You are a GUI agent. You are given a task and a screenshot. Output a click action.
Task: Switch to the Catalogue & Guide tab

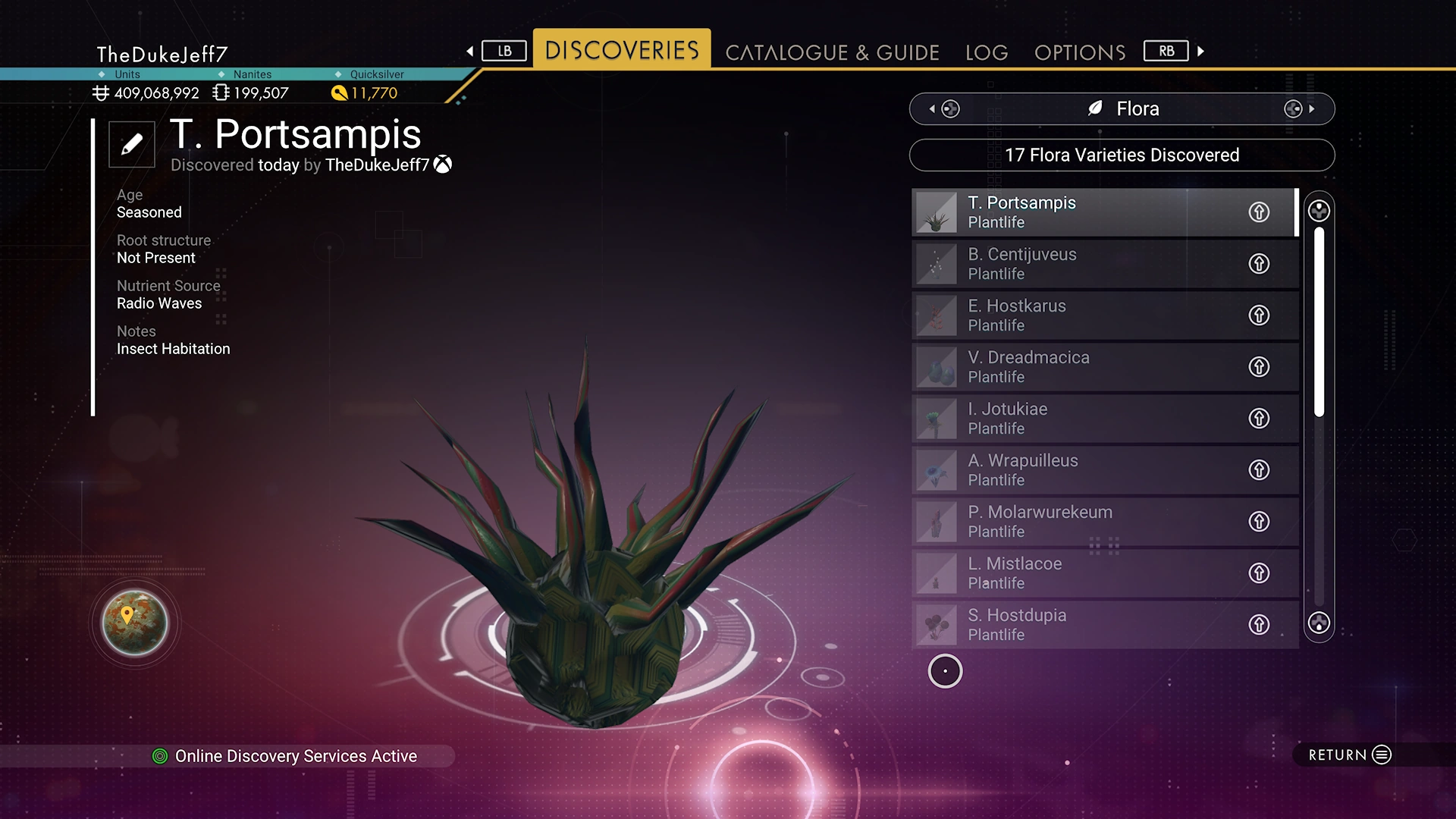pyautogui.click(x=832, y=52)
